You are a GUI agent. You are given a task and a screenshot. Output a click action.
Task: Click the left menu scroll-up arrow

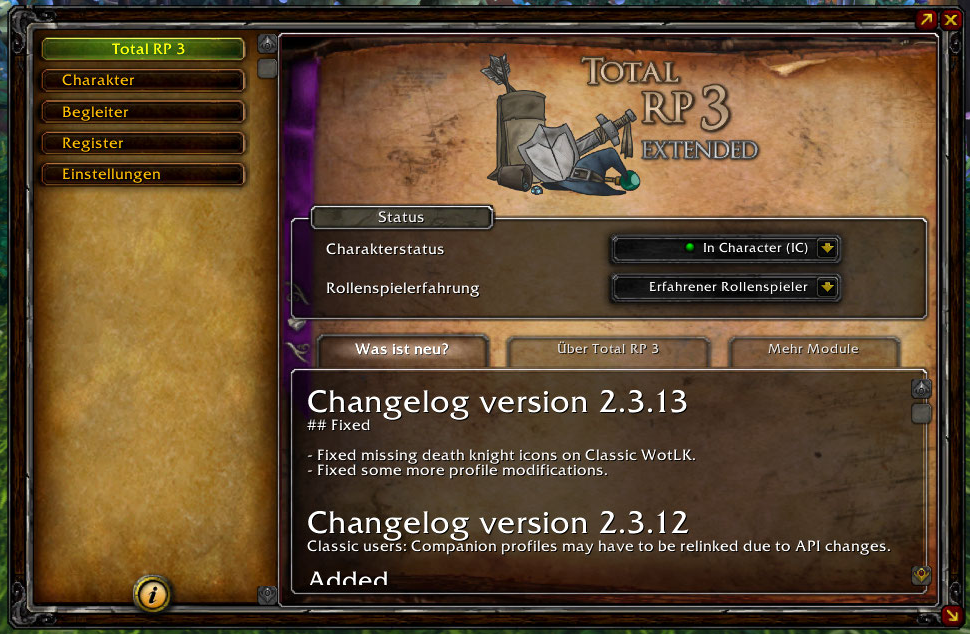click(267, 44)
